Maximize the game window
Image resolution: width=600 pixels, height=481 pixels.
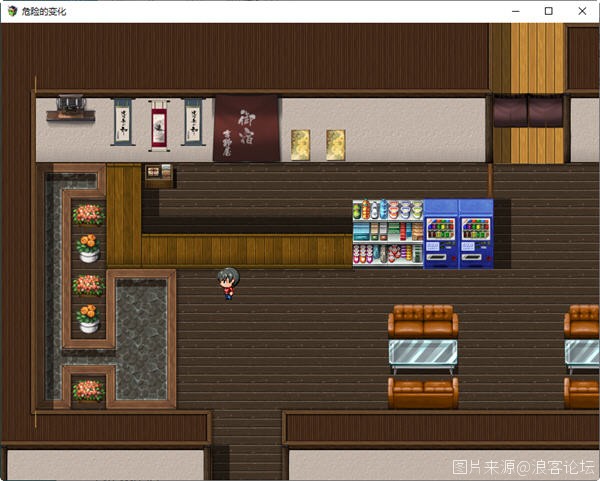[548, 11]
